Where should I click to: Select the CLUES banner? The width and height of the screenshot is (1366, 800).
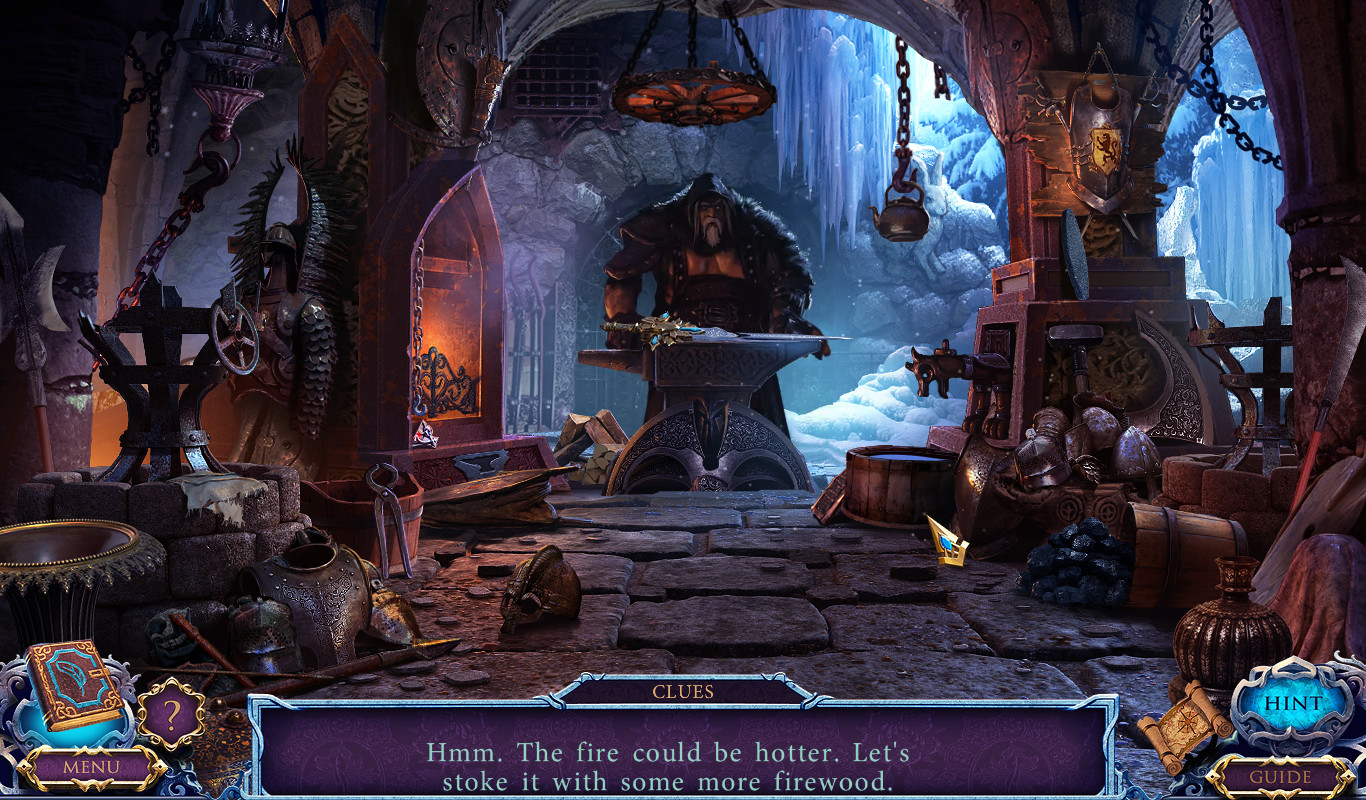click(684, 690)
